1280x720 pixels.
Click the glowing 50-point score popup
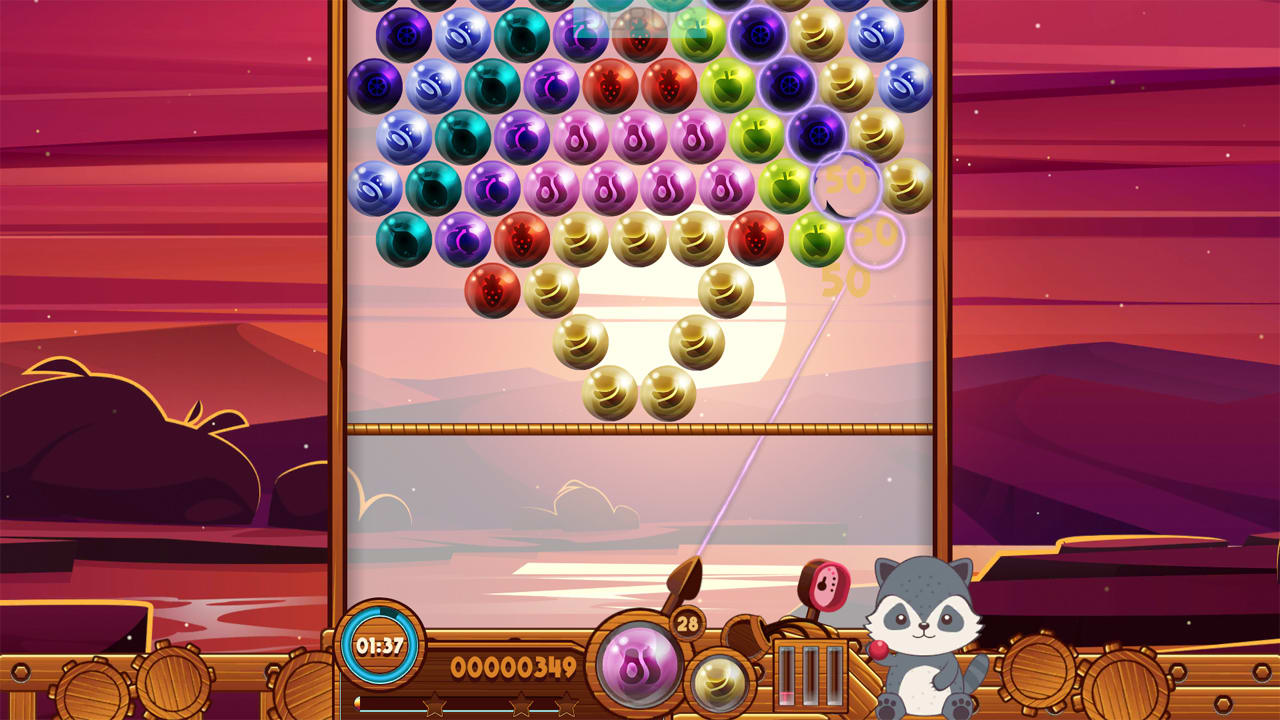[x=849, y=182]
